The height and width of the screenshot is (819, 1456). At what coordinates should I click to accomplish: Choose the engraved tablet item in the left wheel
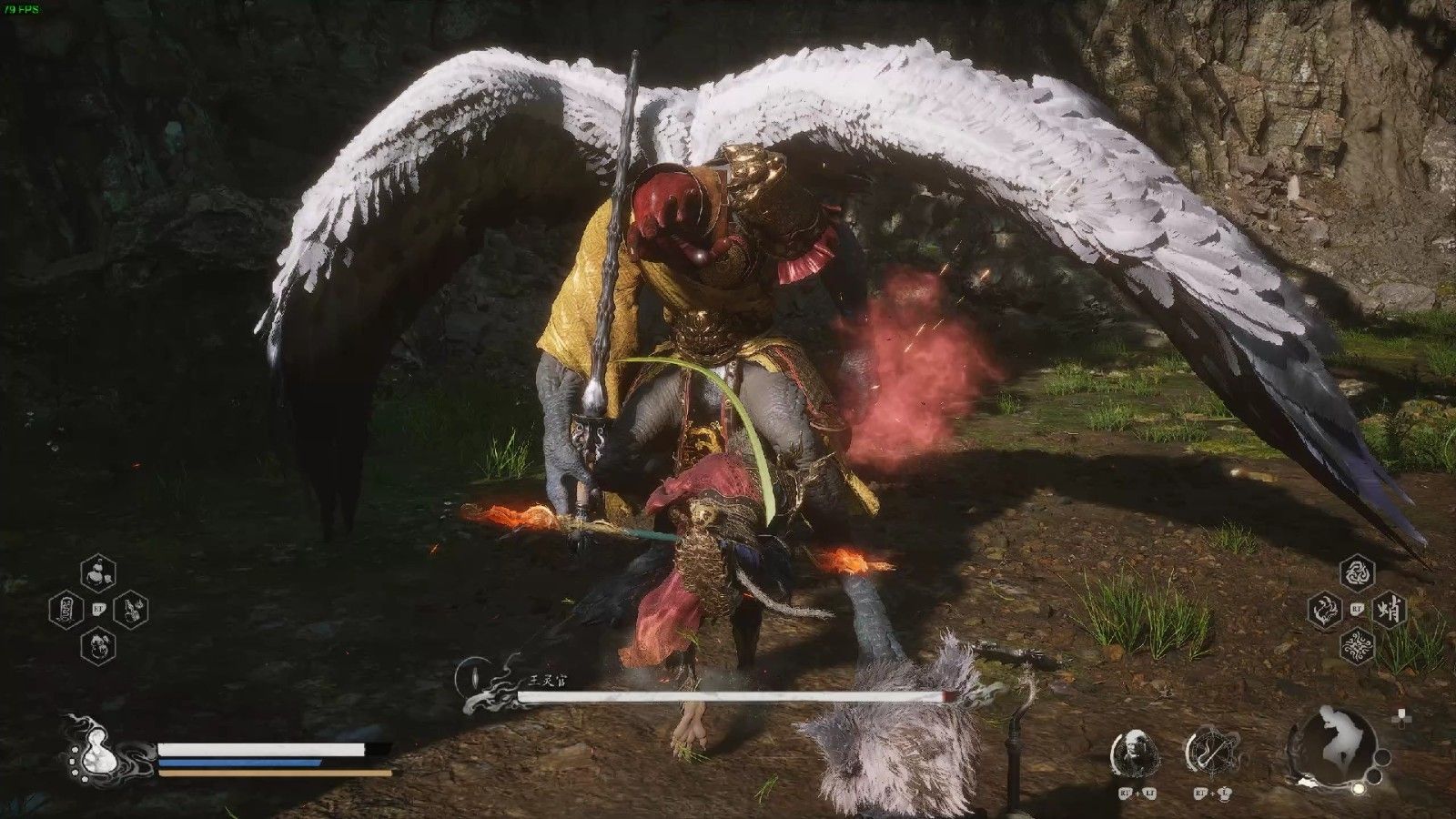click(x=66, y=609)
